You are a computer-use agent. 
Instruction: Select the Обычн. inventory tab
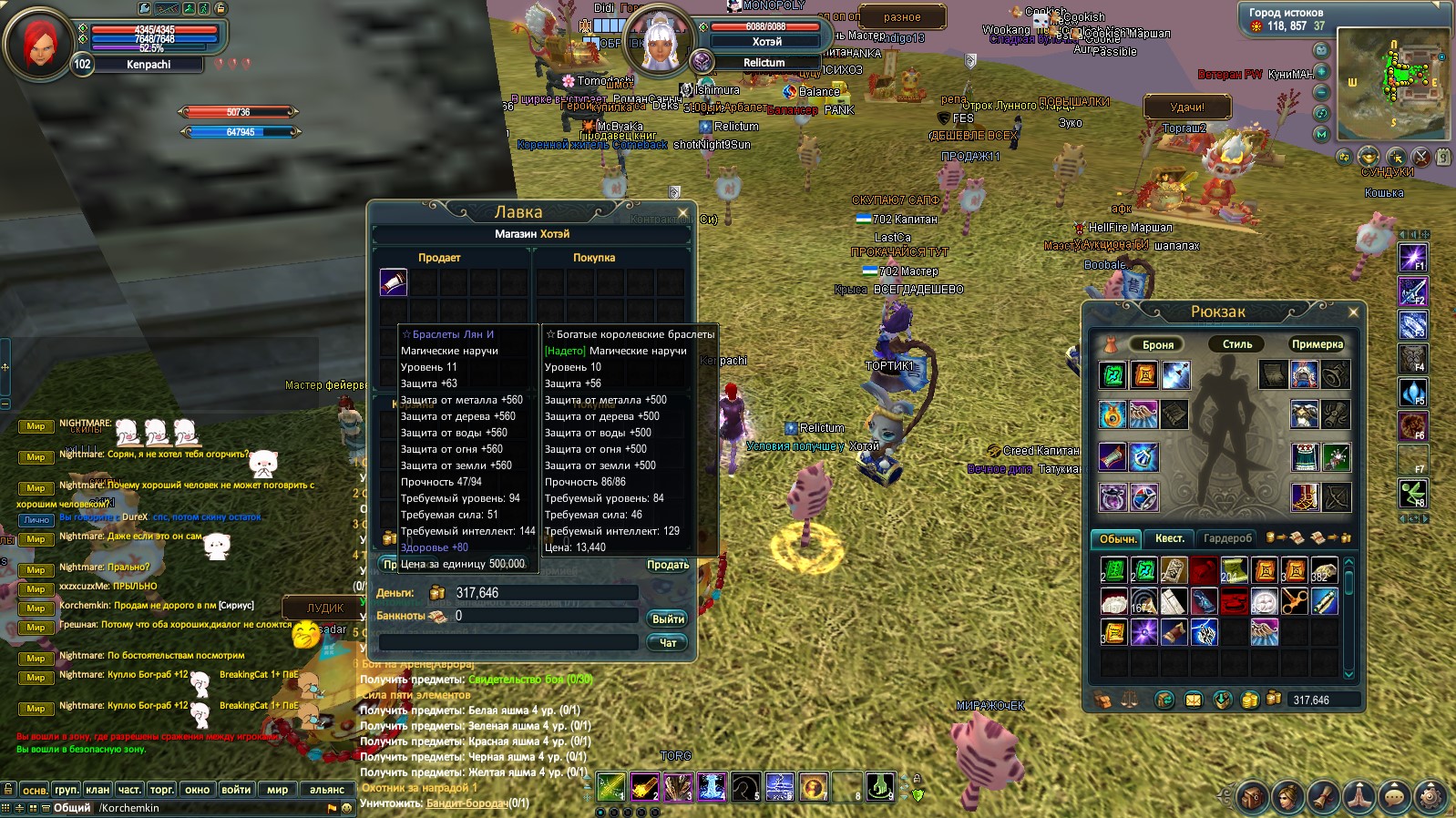(x=1117, y=538)
